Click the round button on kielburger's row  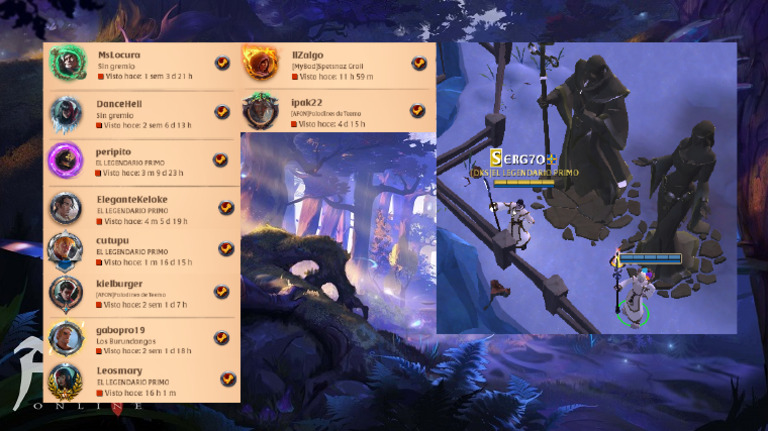coord(223,291)
